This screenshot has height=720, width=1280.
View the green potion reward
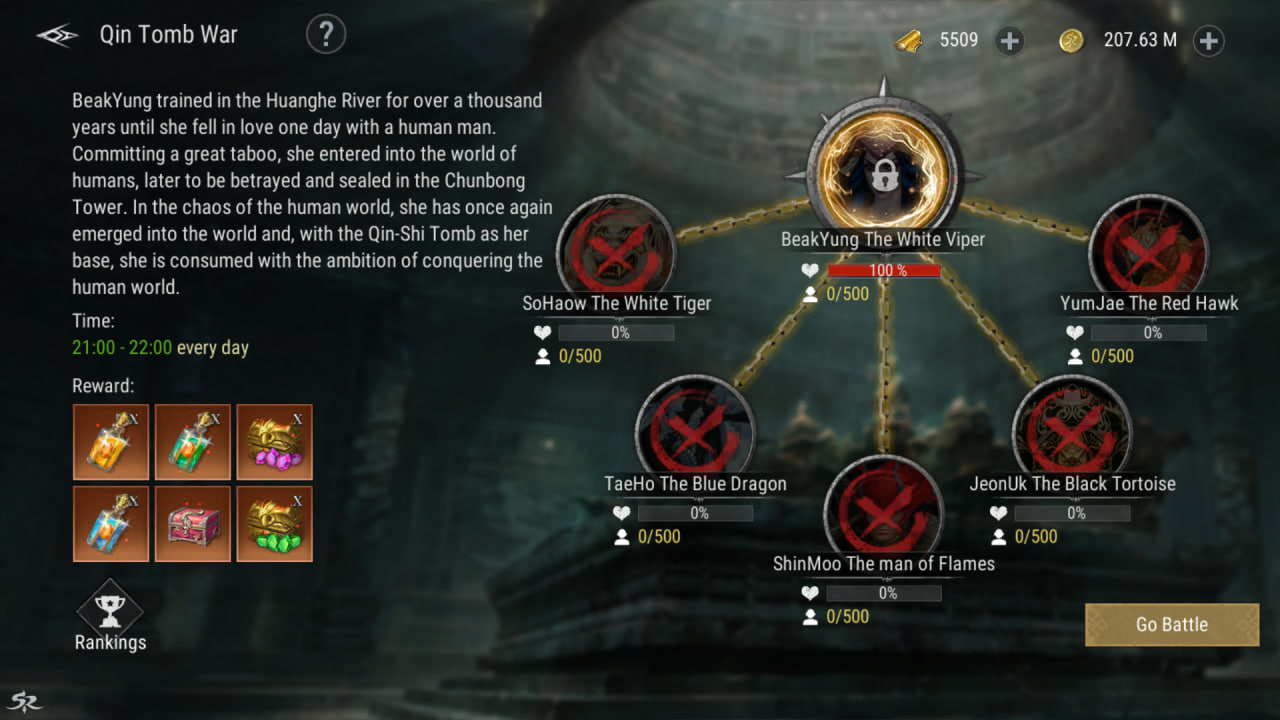(193, 442)
